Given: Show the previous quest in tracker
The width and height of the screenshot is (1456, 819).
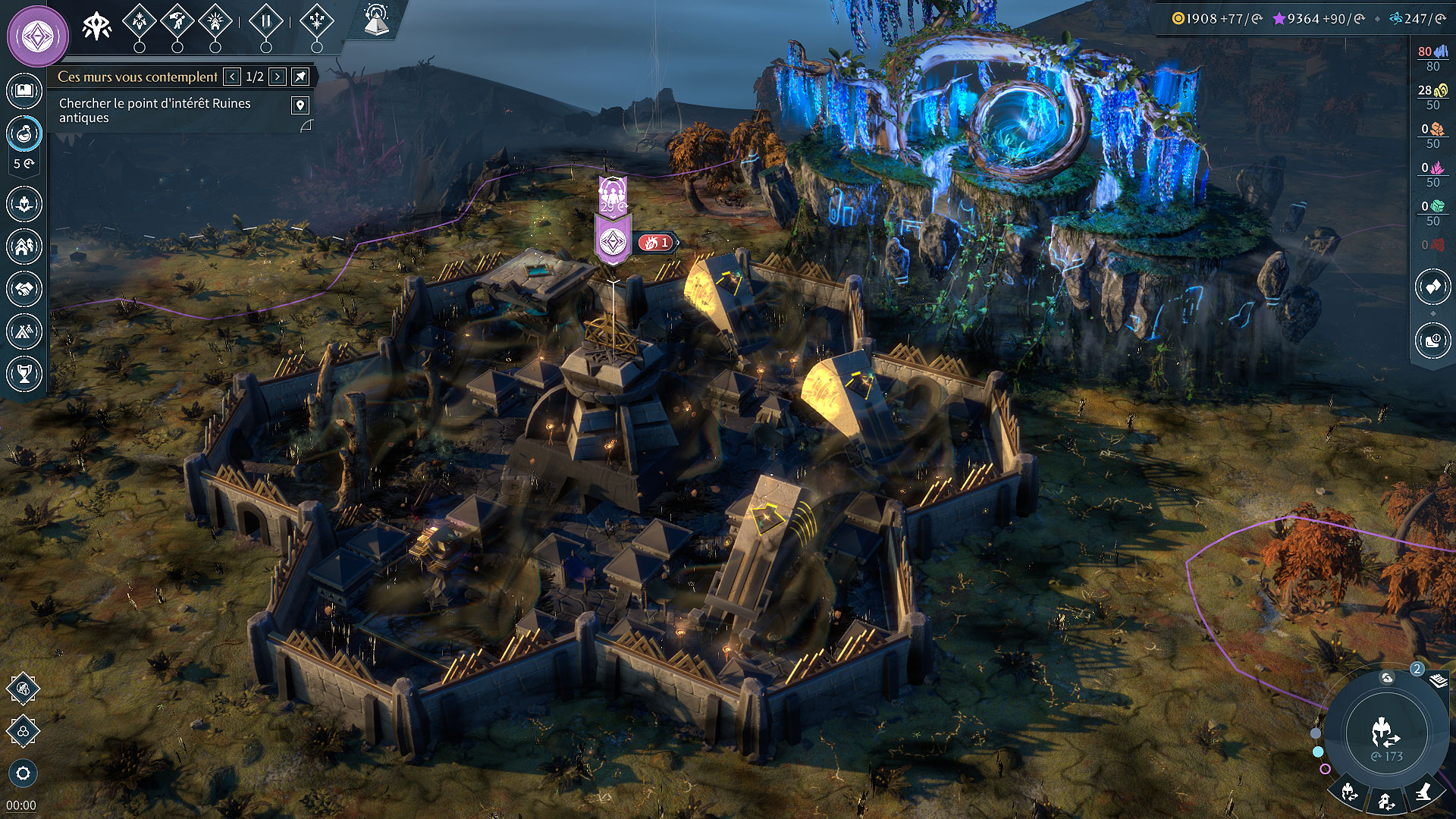Looking at the screenshot, I should (232, 77).
